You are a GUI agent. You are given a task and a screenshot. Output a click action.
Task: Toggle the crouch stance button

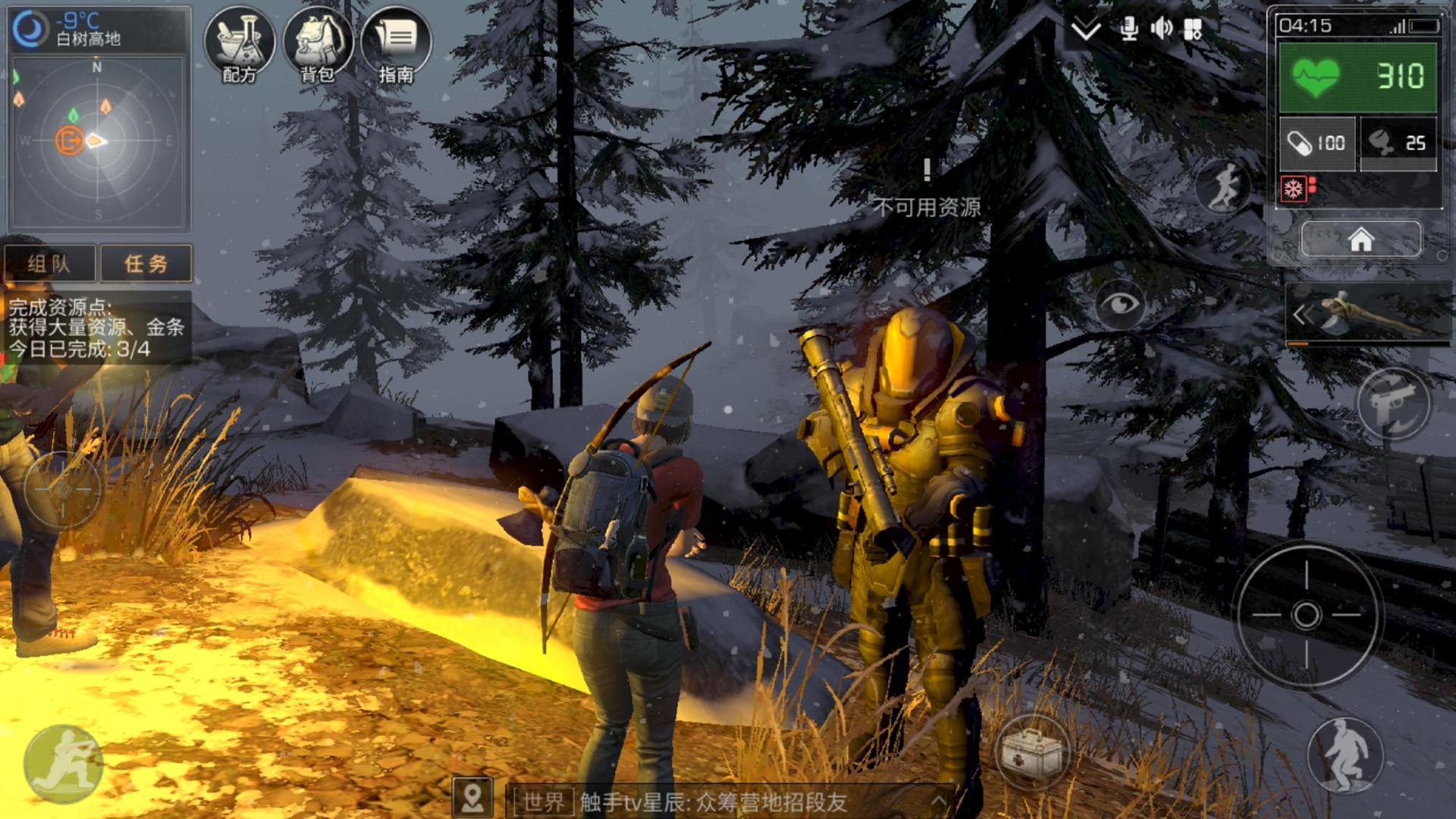pyautogui.click(x=1346, y=755)
